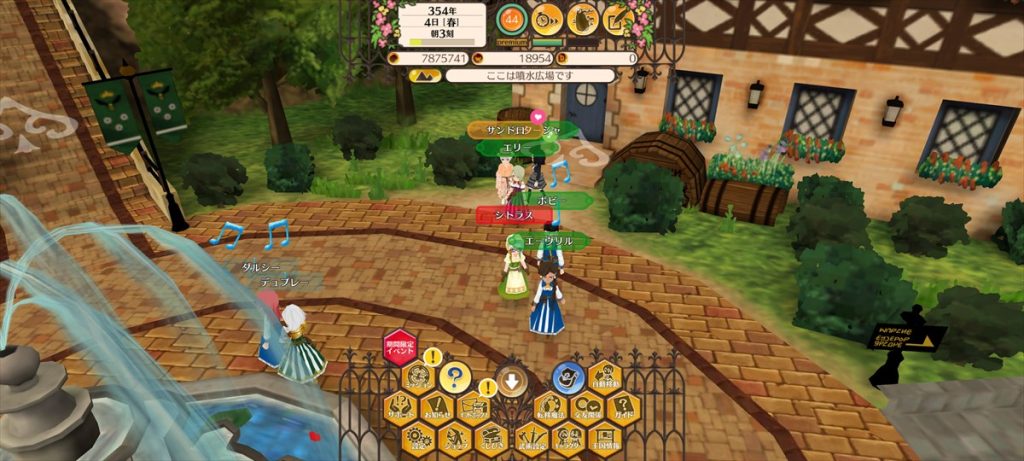Tap the orange level 44 badge

512,17
